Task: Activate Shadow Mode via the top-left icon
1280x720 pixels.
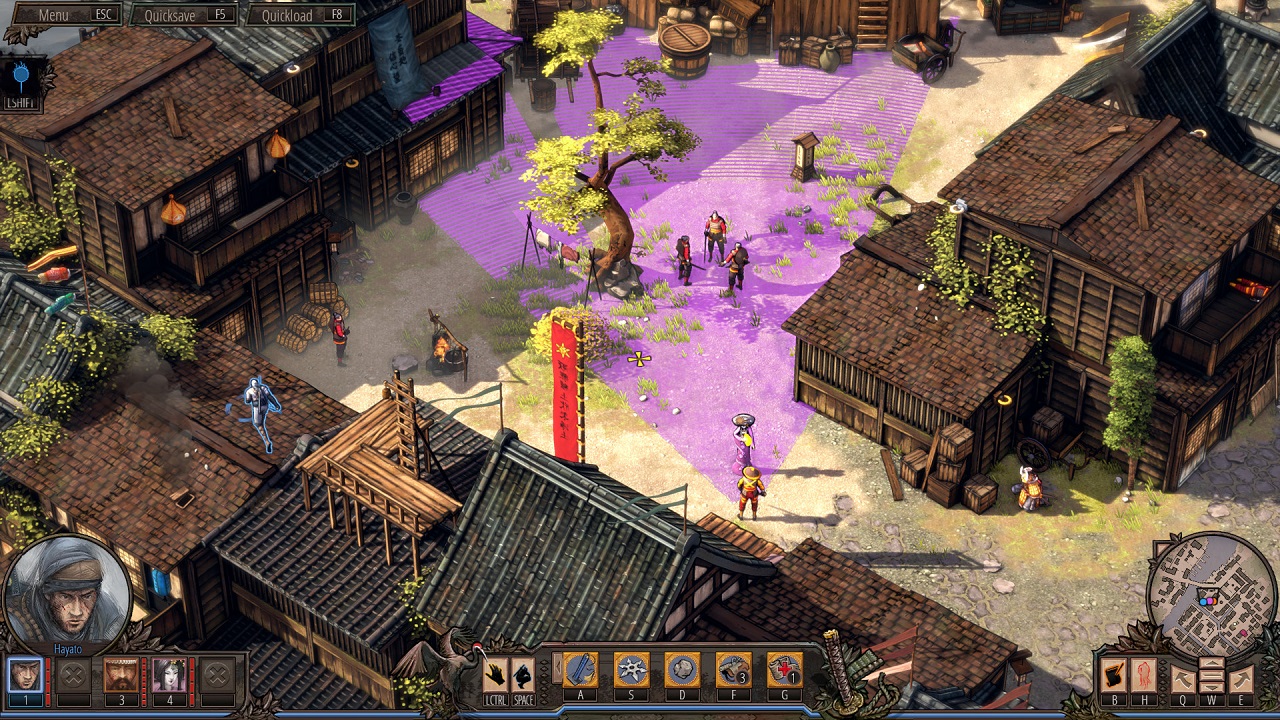Action: pyautogui.click(x=20, y=72)
